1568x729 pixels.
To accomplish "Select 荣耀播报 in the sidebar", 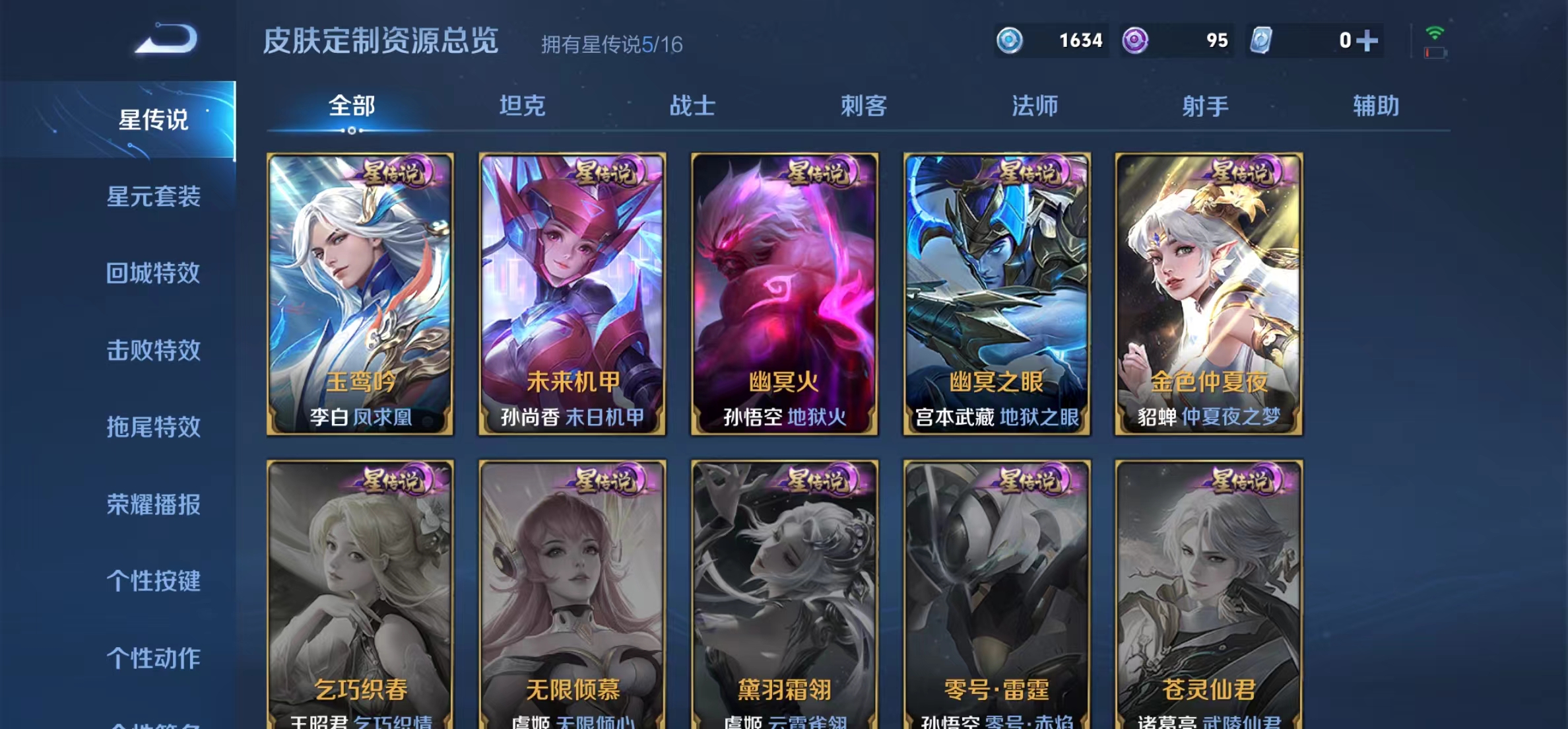I will coord(155,506).
